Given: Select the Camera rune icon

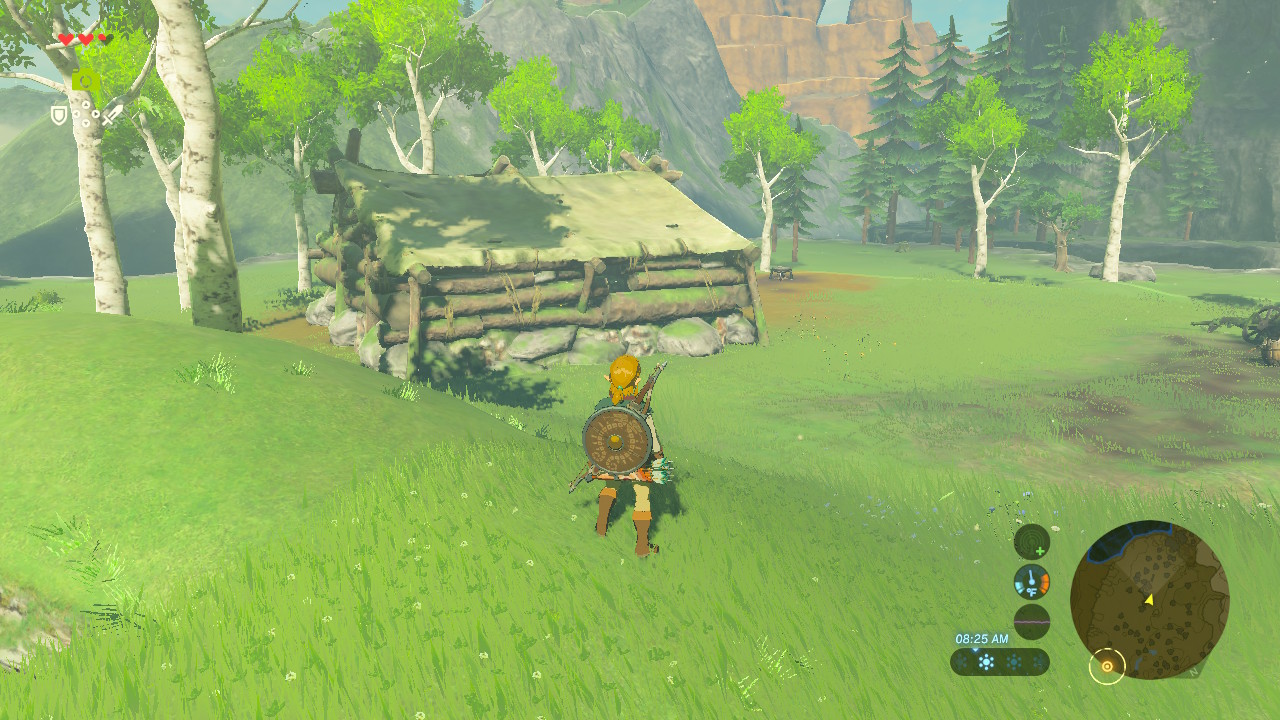Looking at the screenshot, I should pyautogui.click(x=86, y=79).
